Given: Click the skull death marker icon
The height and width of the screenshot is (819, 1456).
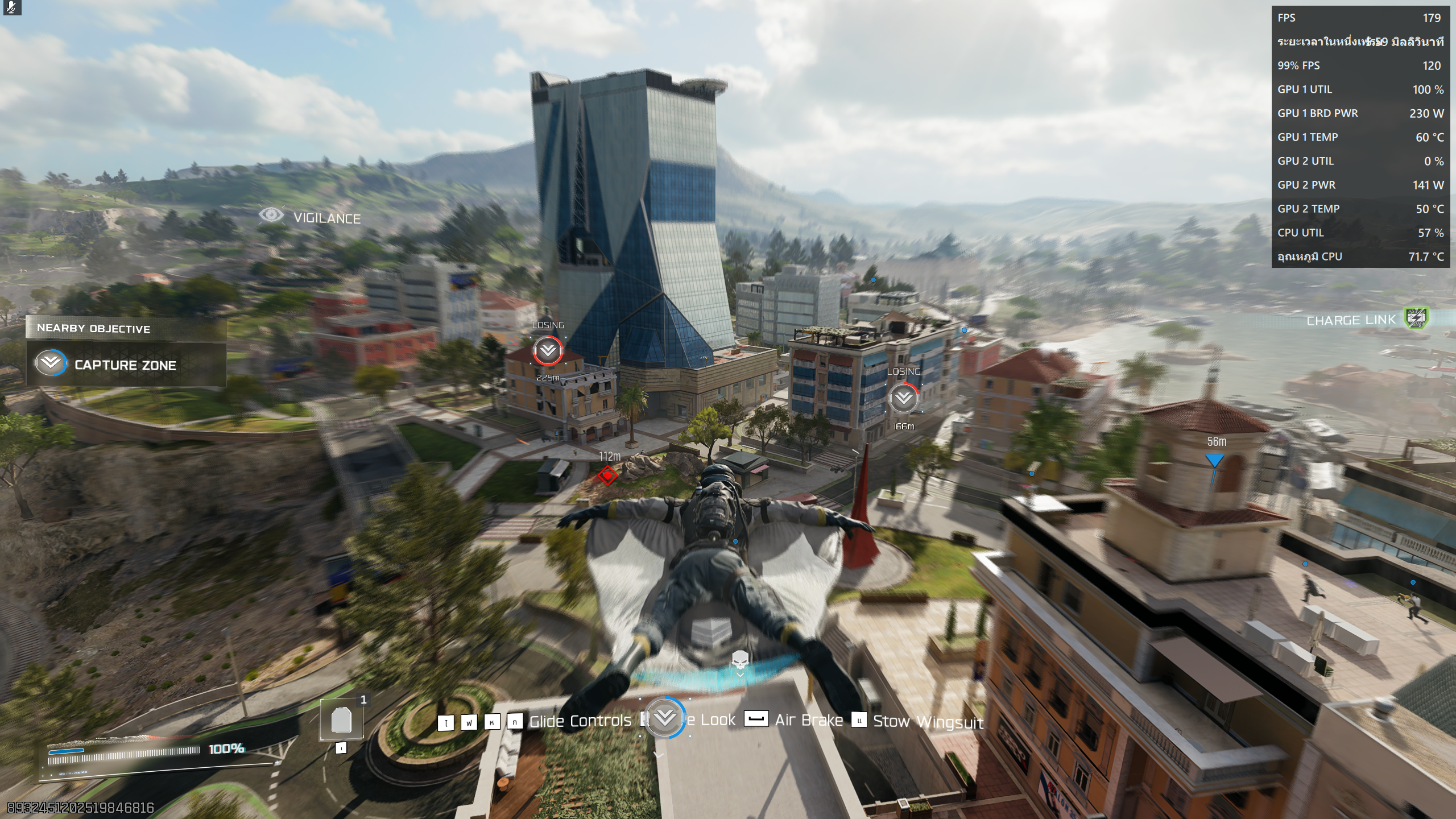Looking at the screenshot, I should coord(739,660).
